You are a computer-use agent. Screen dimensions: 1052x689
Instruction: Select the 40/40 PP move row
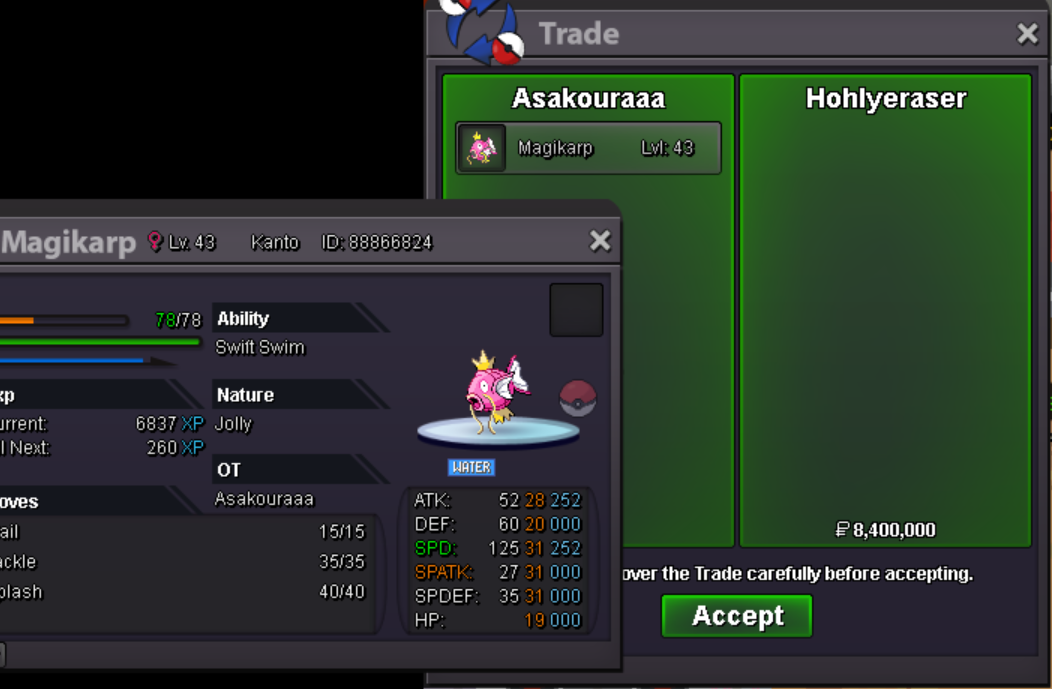tap(185, 592)
